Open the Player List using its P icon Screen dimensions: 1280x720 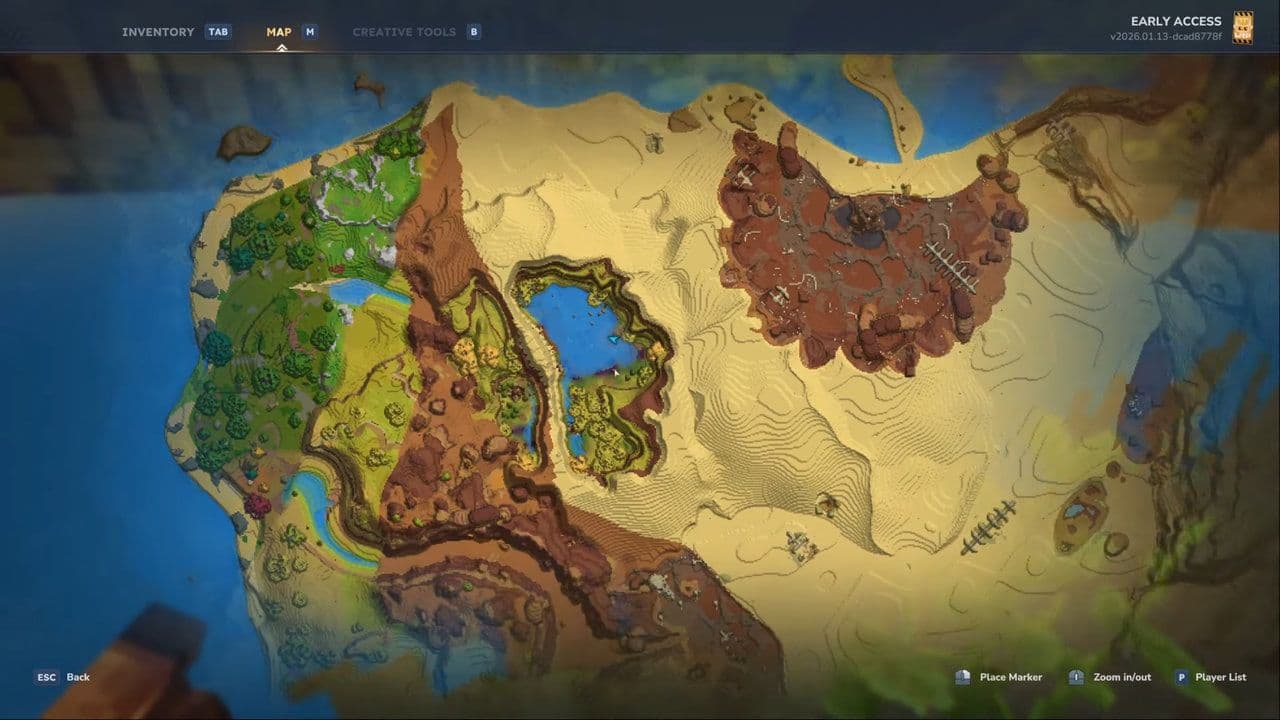coord(1183,677)
